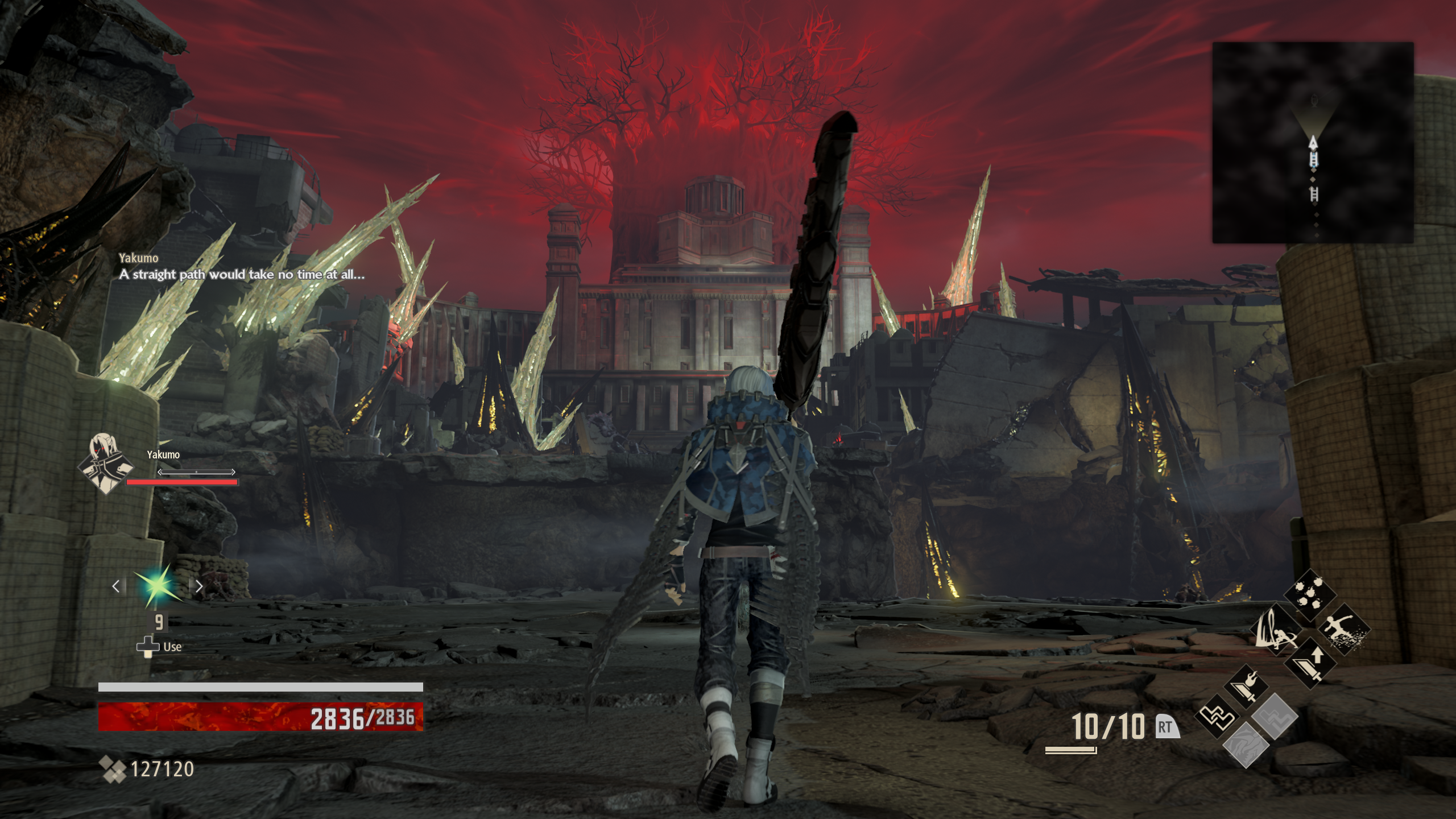The image size is (1456, 819).
Task: Cycle quick item with the left arrow
Action: pos(116,586)
